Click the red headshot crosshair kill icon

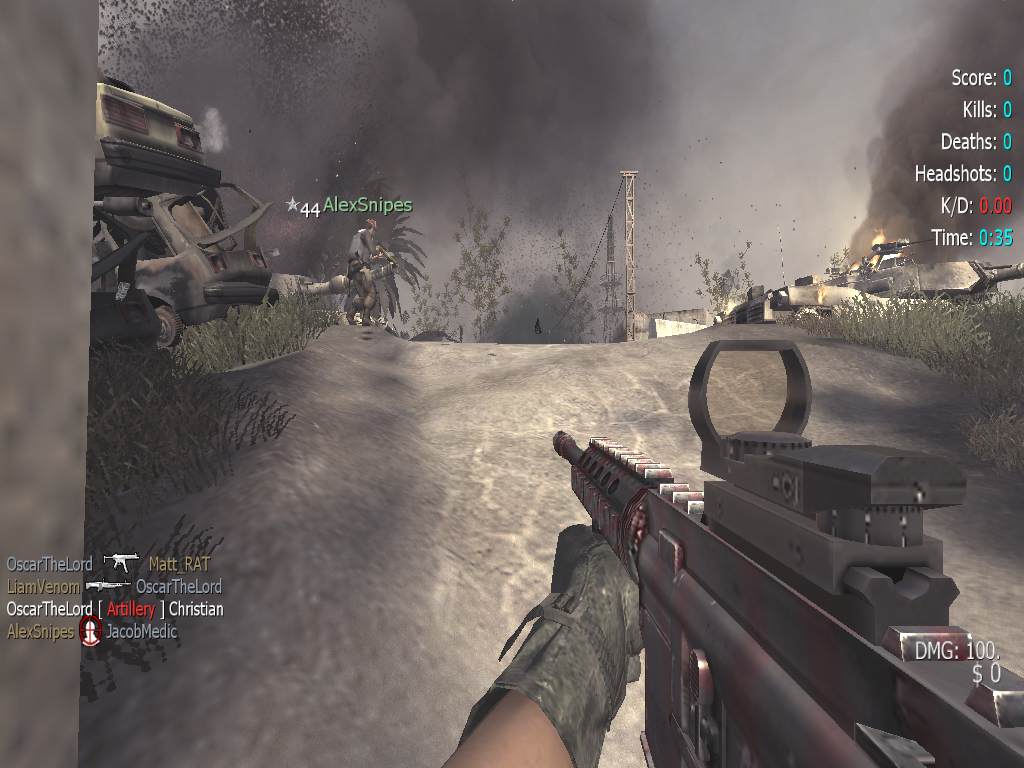[91, 631]
